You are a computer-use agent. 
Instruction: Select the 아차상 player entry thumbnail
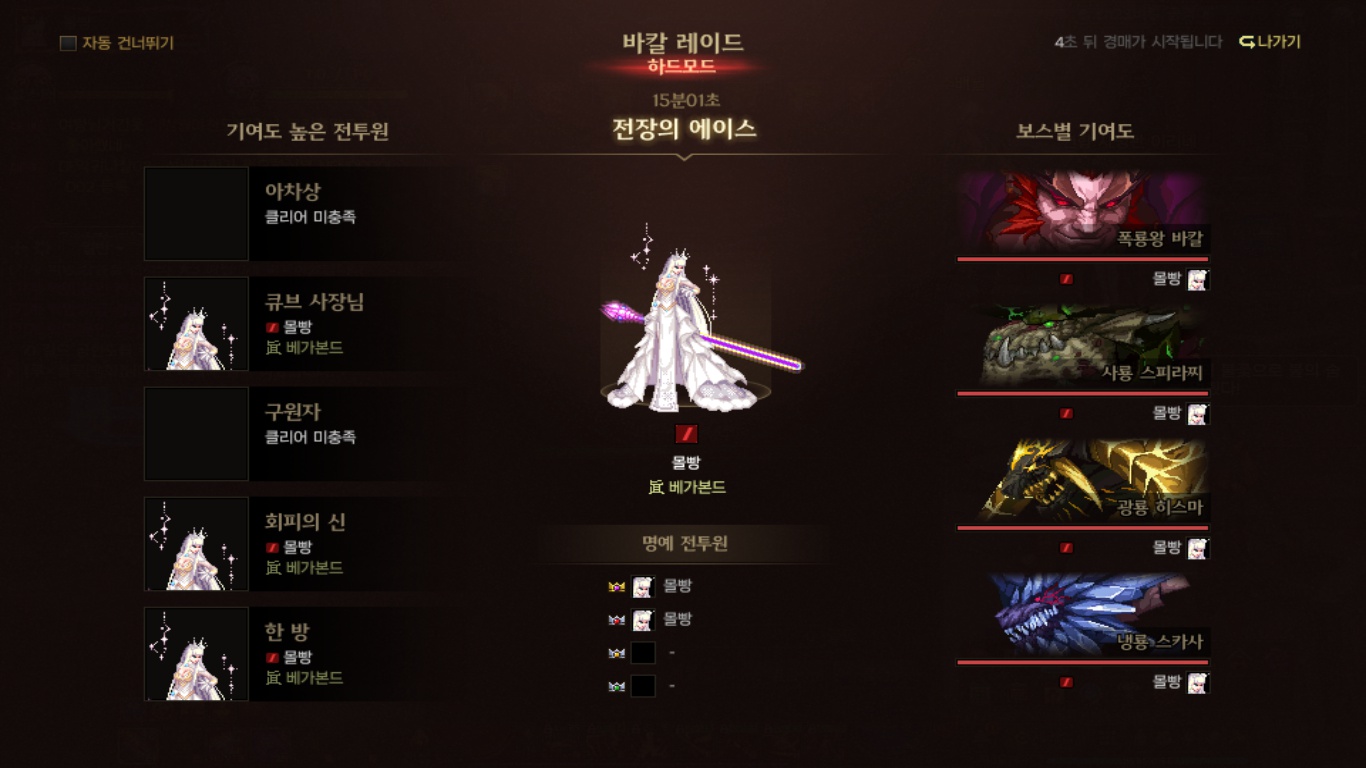coord(196,214)
